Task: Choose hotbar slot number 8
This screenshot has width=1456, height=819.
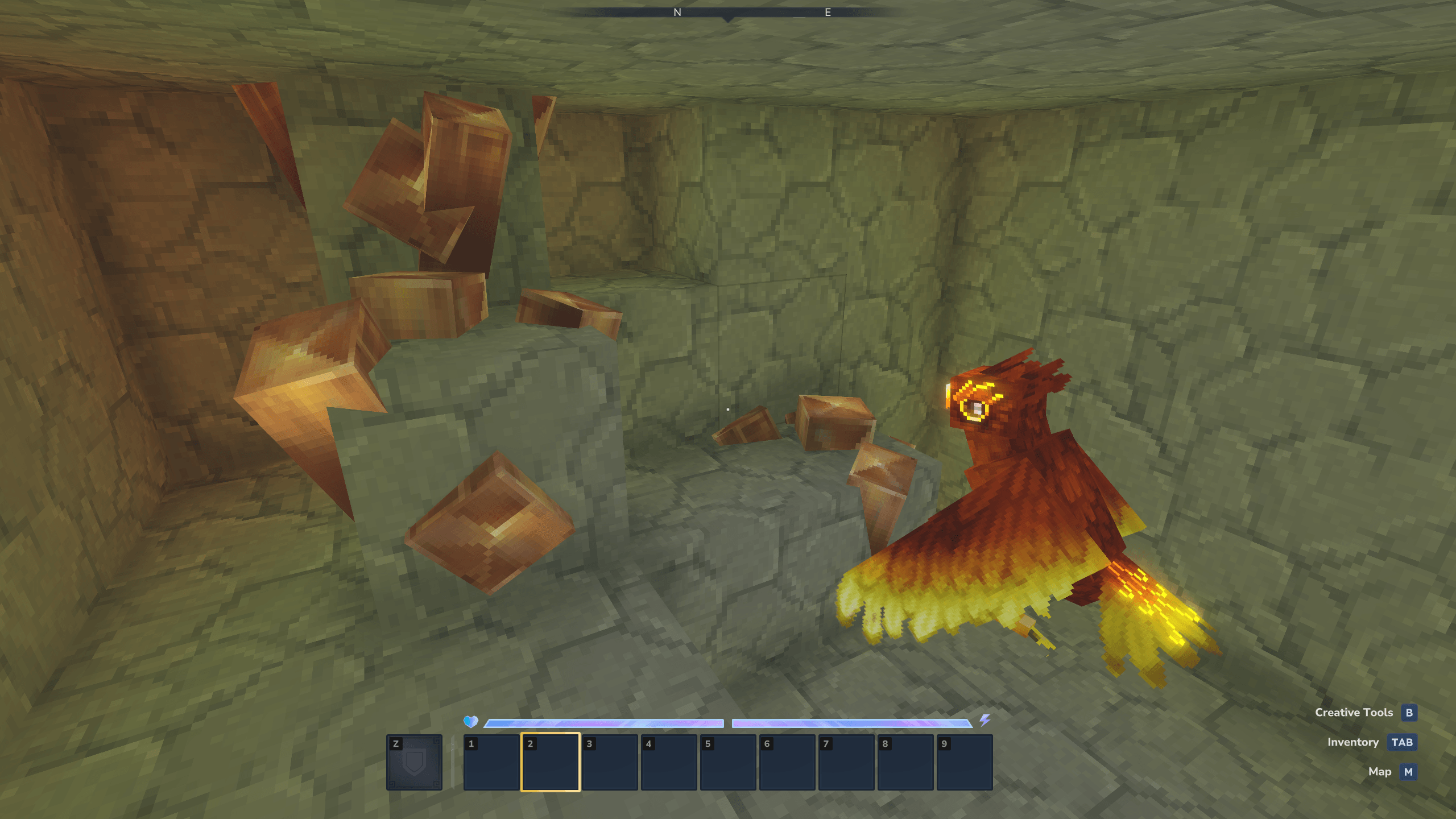Action: [x=905, y=762]
